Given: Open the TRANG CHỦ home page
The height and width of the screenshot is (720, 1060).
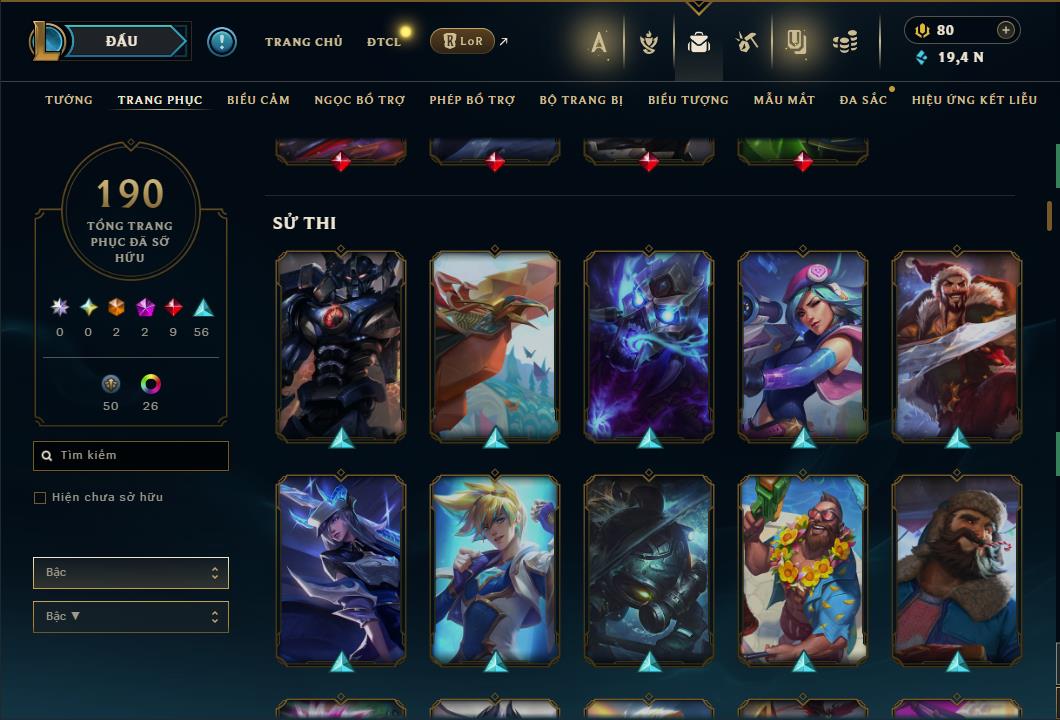Looking at the screenshot, I should (303, 42).
